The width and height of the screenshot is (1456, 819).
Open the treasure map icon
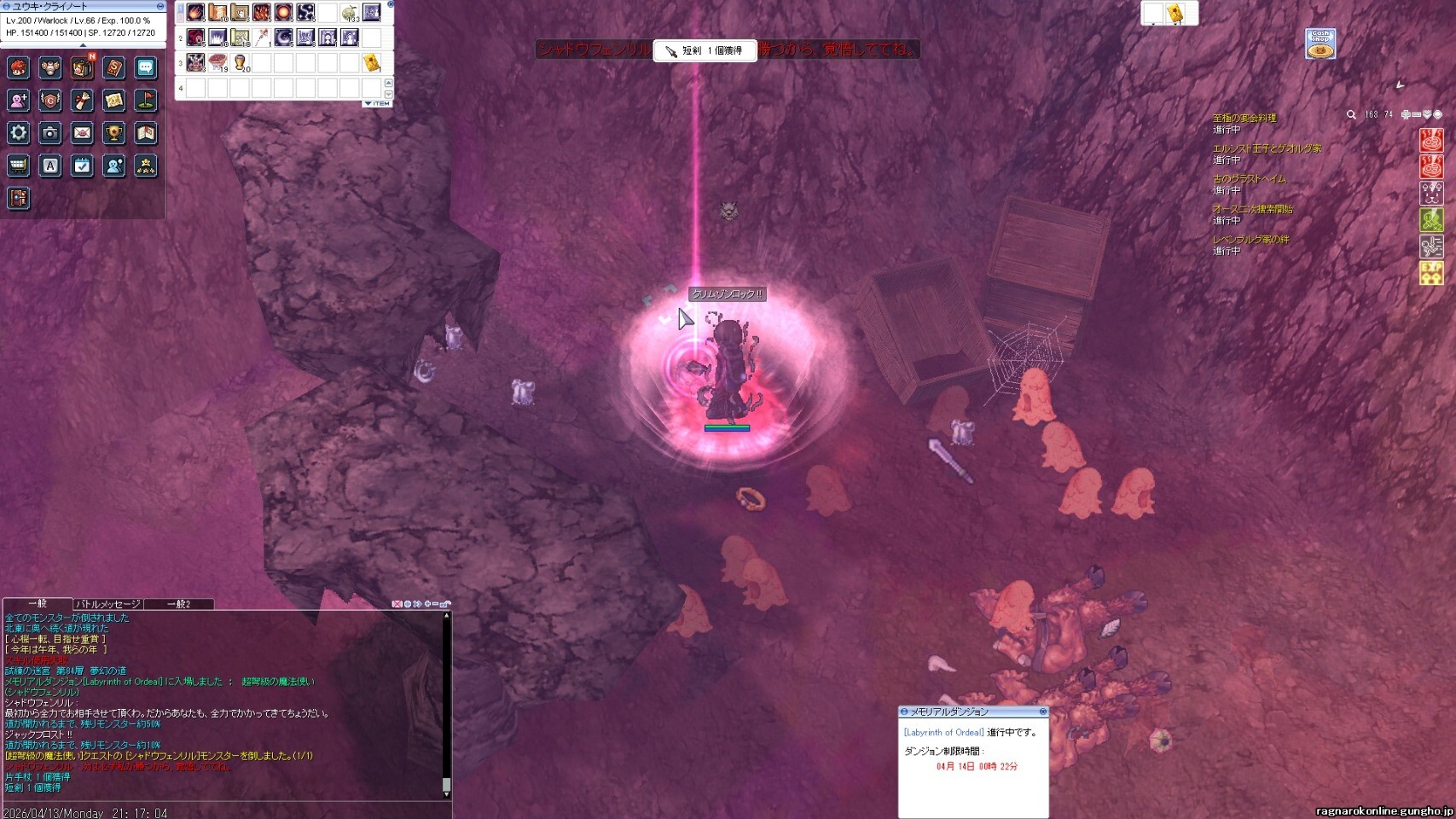click(x=113, y=101)
